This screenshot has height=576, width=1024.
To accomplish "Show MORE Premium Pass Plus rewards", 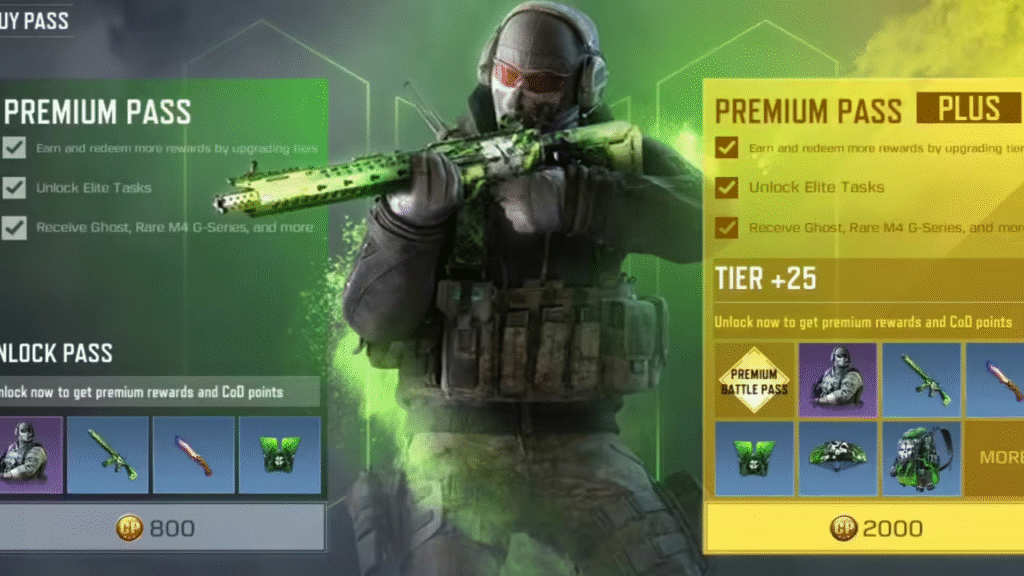I will click(x=997, y=458).
